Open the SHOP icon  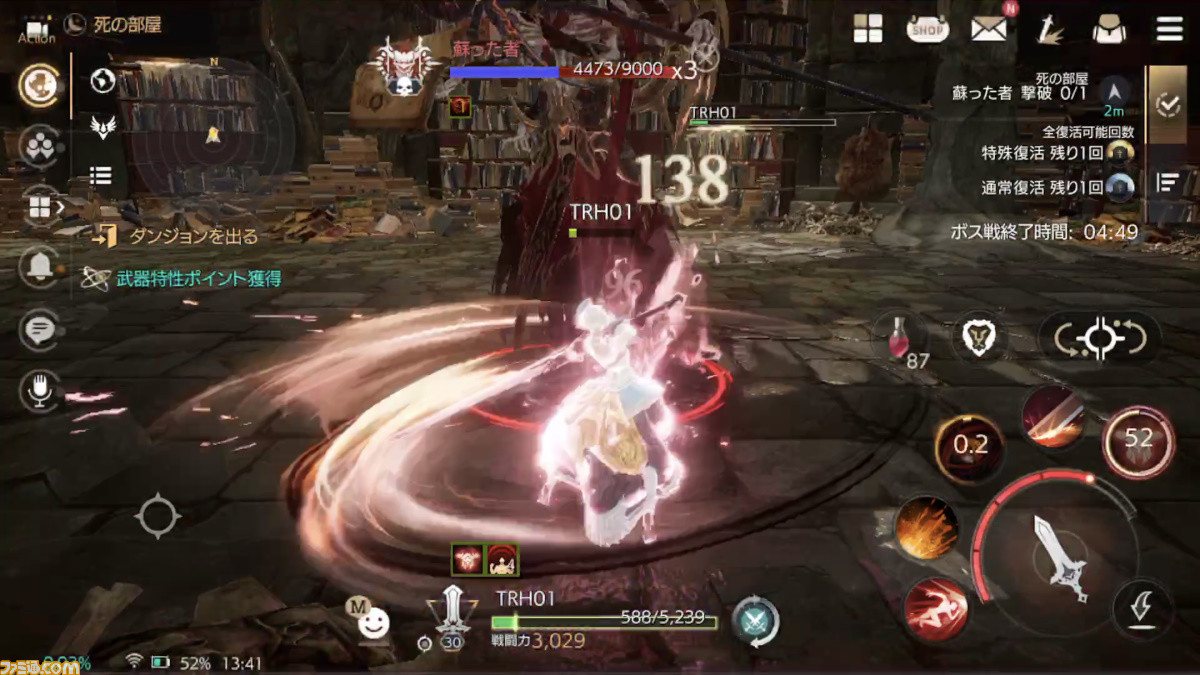[927, 29]
